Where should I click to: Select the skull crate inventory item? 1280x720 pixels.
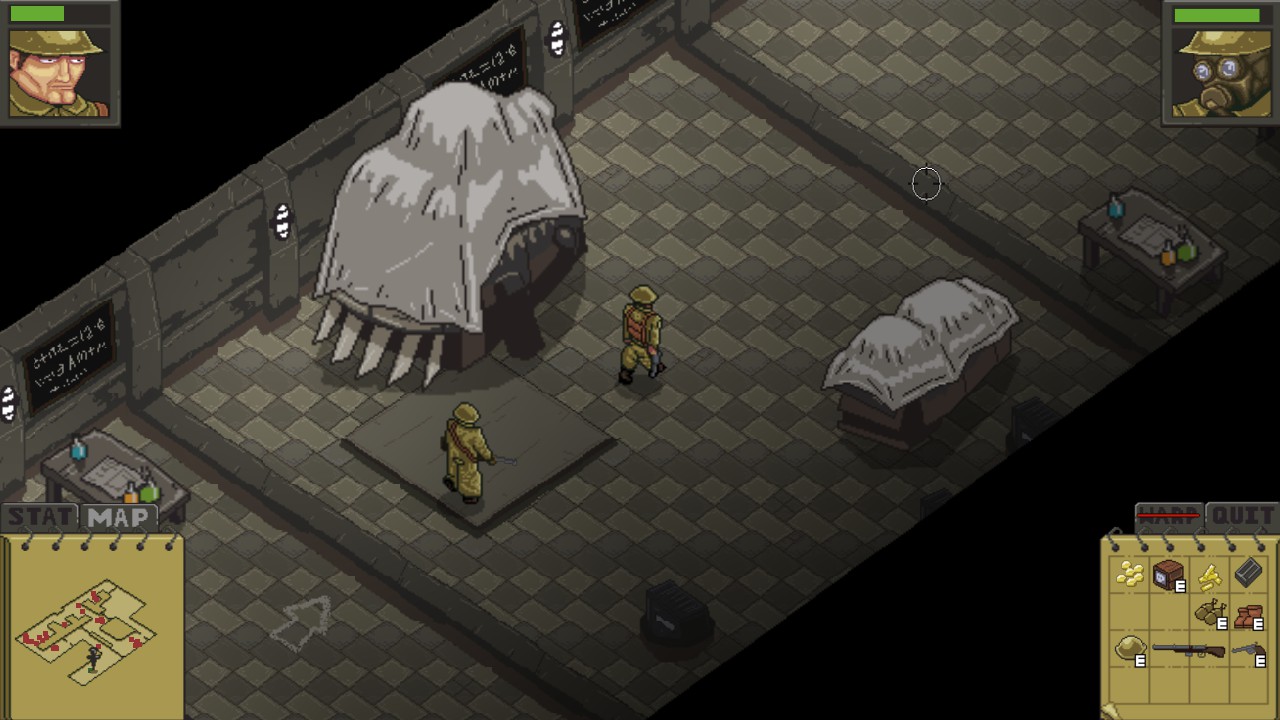1166,572
